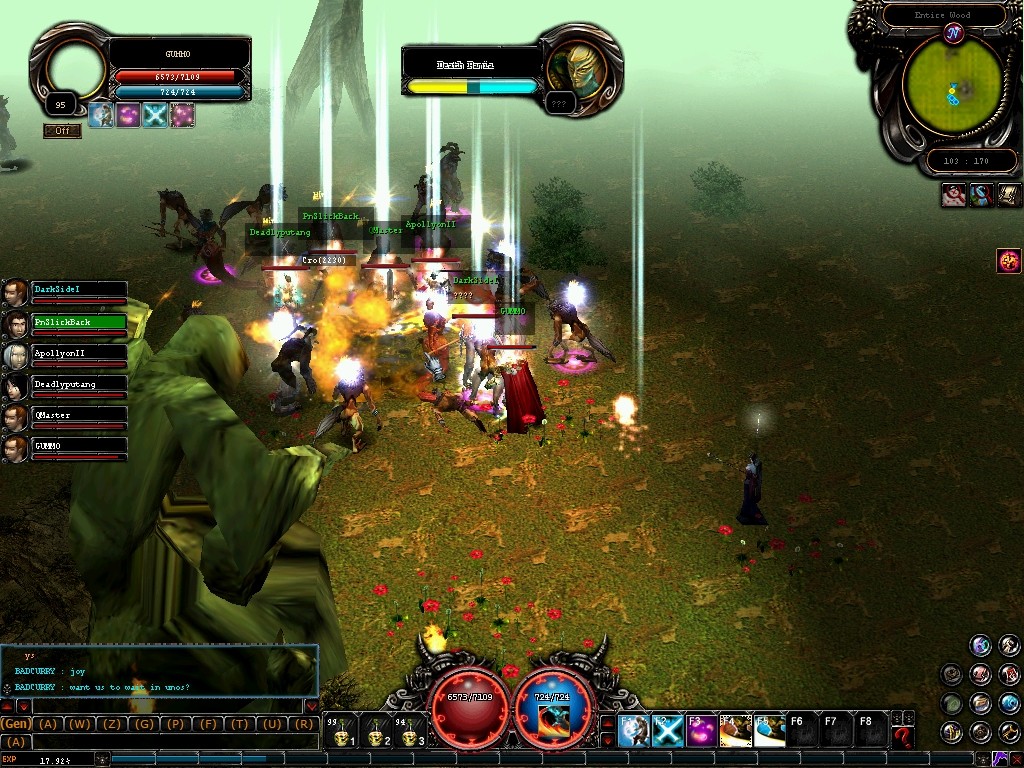
Task: Switch to the (G) chat channel tab
Action: point(144,724)
